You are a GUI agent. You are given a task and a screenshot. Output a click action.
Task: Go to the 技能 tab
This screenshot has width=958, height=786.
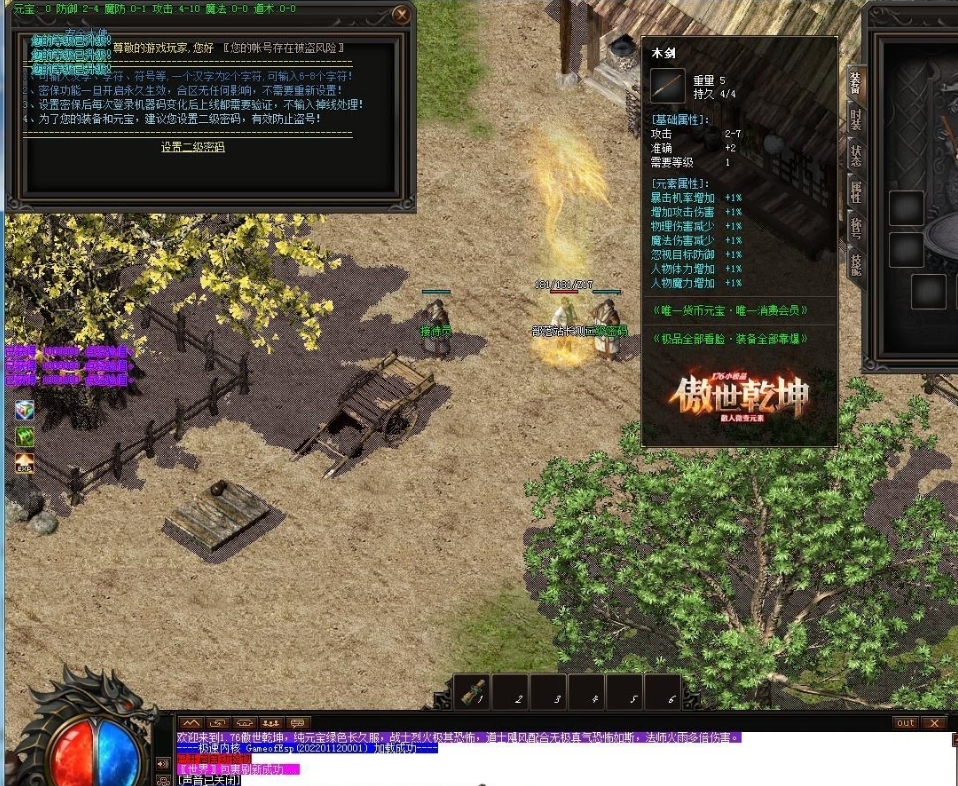click(x=856, y=263)
